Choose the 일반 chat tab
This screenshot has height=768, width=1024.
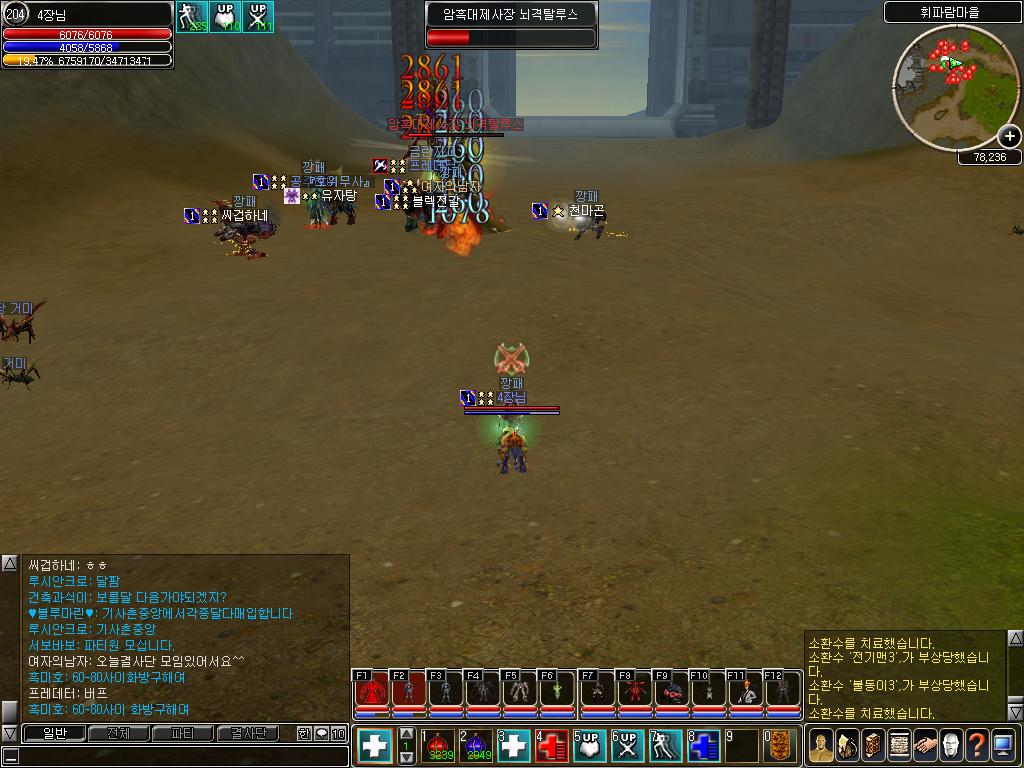(x=53, y=733)
